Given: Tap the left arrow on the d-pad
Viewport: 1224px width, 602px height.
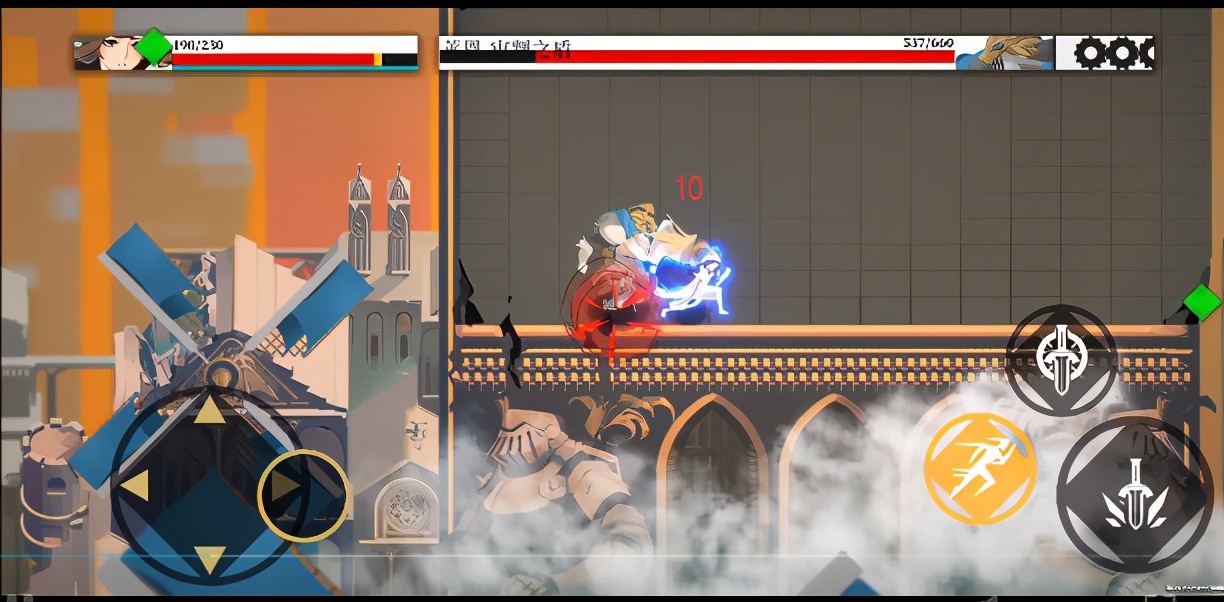Looking at the screenshot, I should tap(135, 486).
